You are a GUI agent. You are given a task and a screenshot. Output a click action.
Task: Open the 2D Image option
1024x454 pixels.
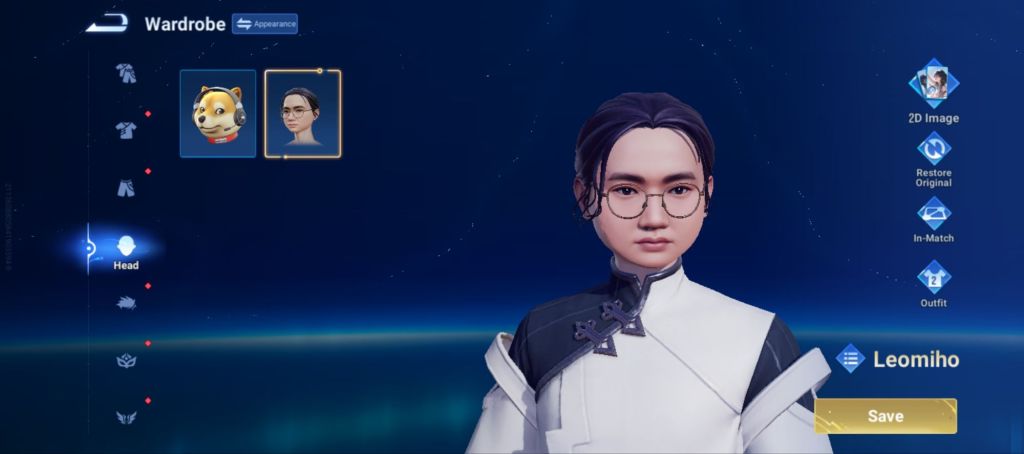(934, 84)
